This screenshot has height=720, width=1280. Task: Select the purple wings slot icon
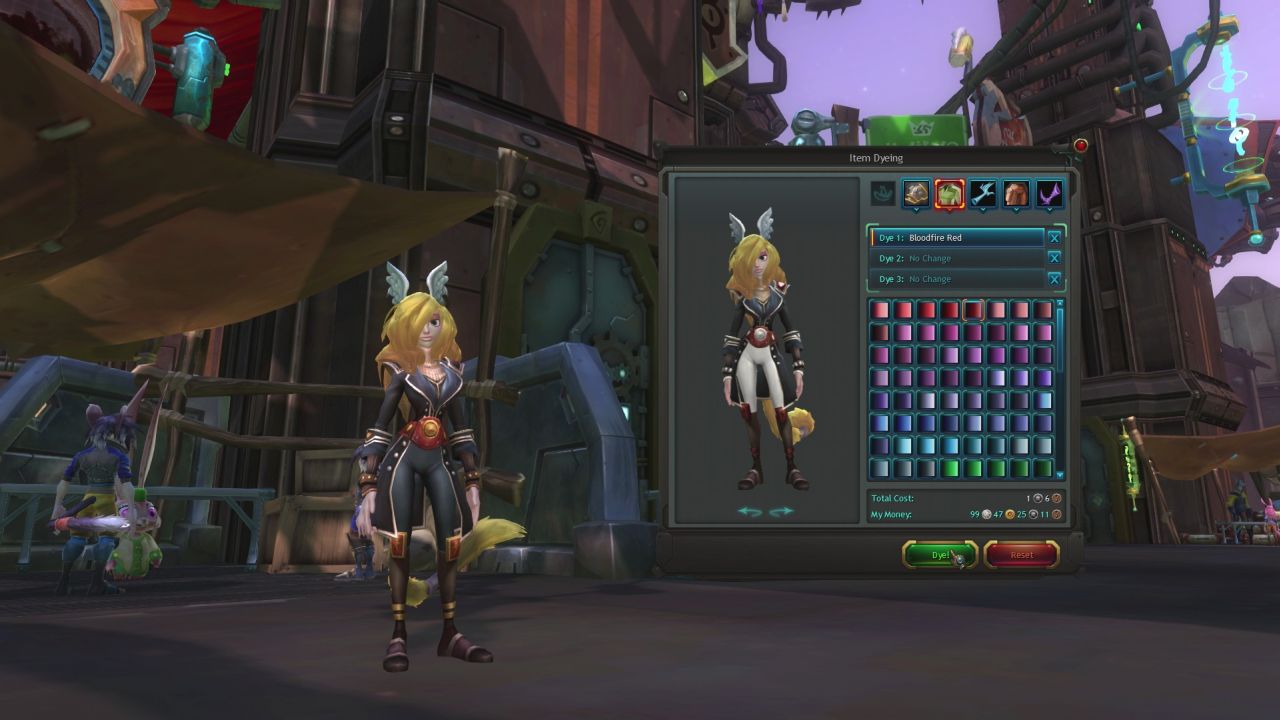[1049, 194]
